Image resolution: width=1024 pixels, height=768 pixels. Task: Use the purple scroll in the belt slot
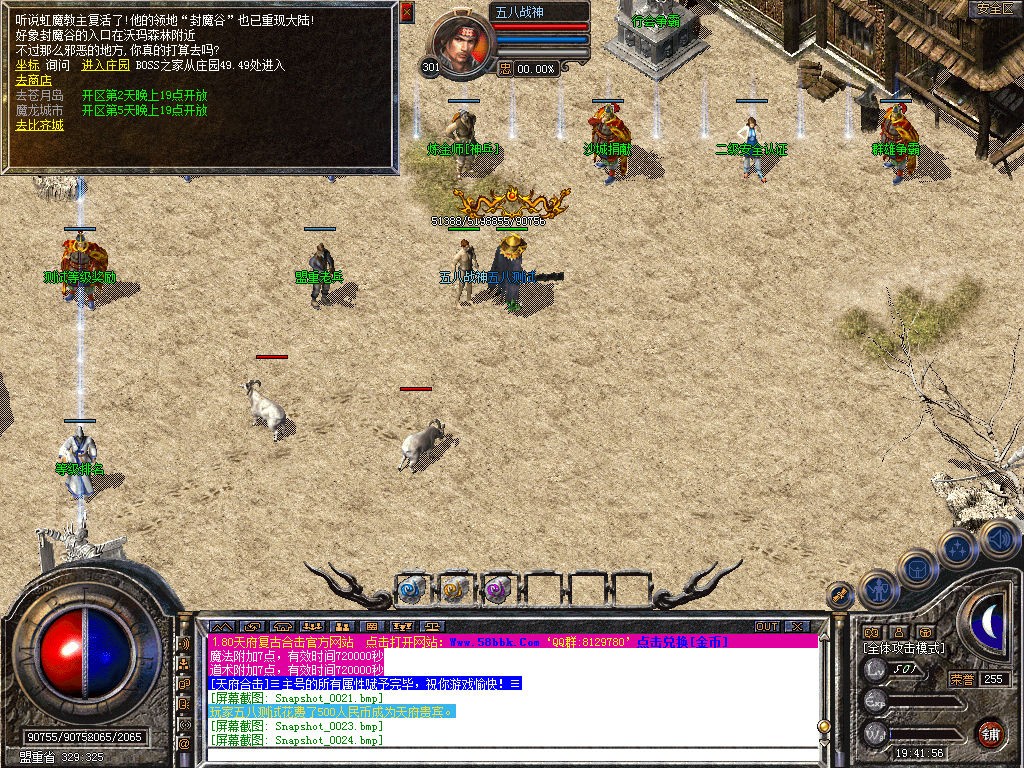(497, 589)
